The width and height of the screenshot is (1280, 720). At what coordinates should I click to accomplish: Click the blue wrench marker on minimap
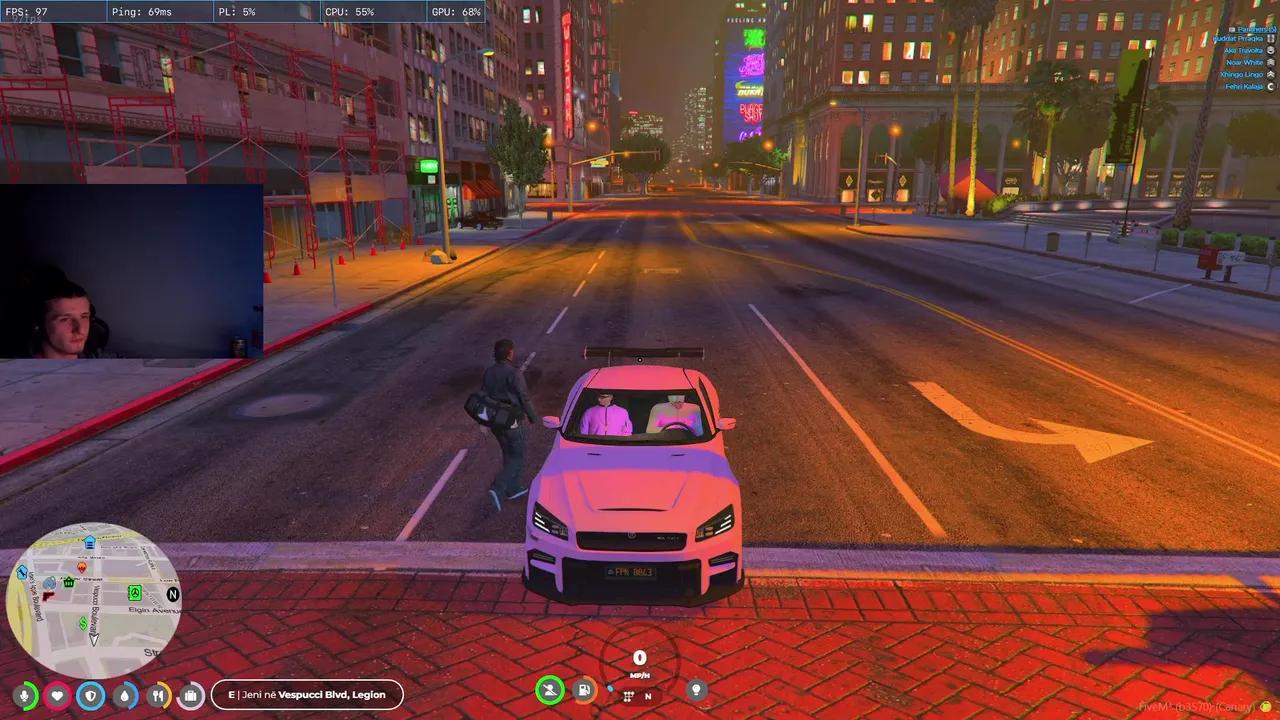(x=22, y=573)
